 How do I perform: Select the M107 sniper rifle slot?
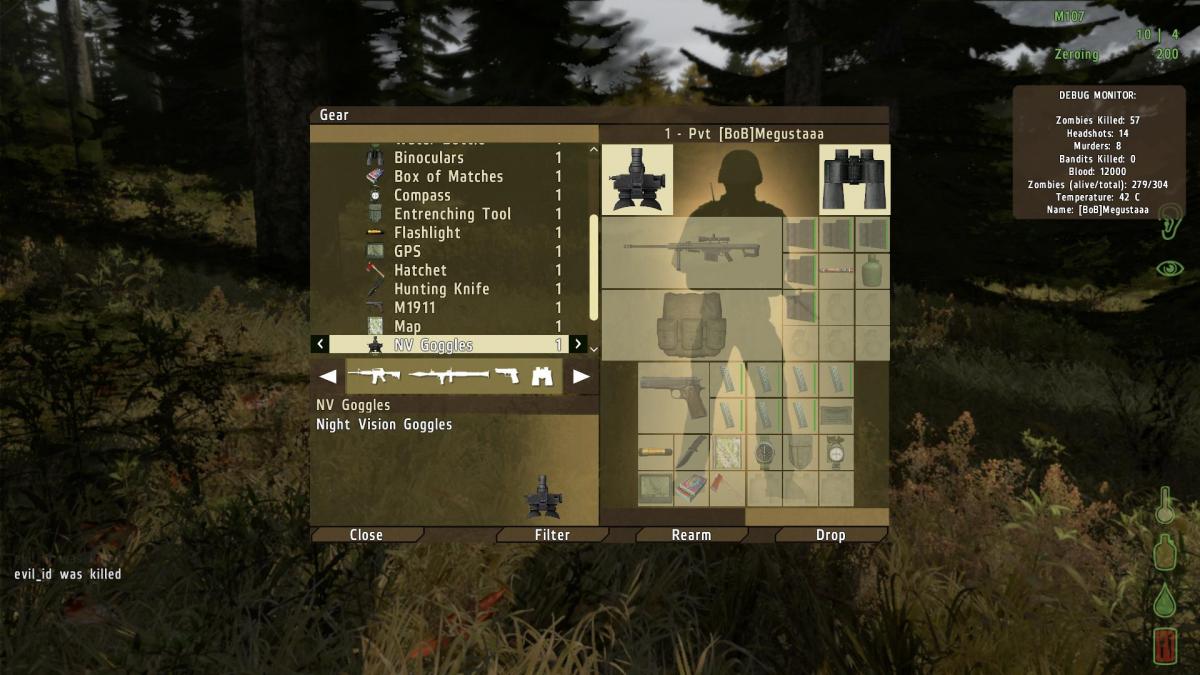point(691,253)
